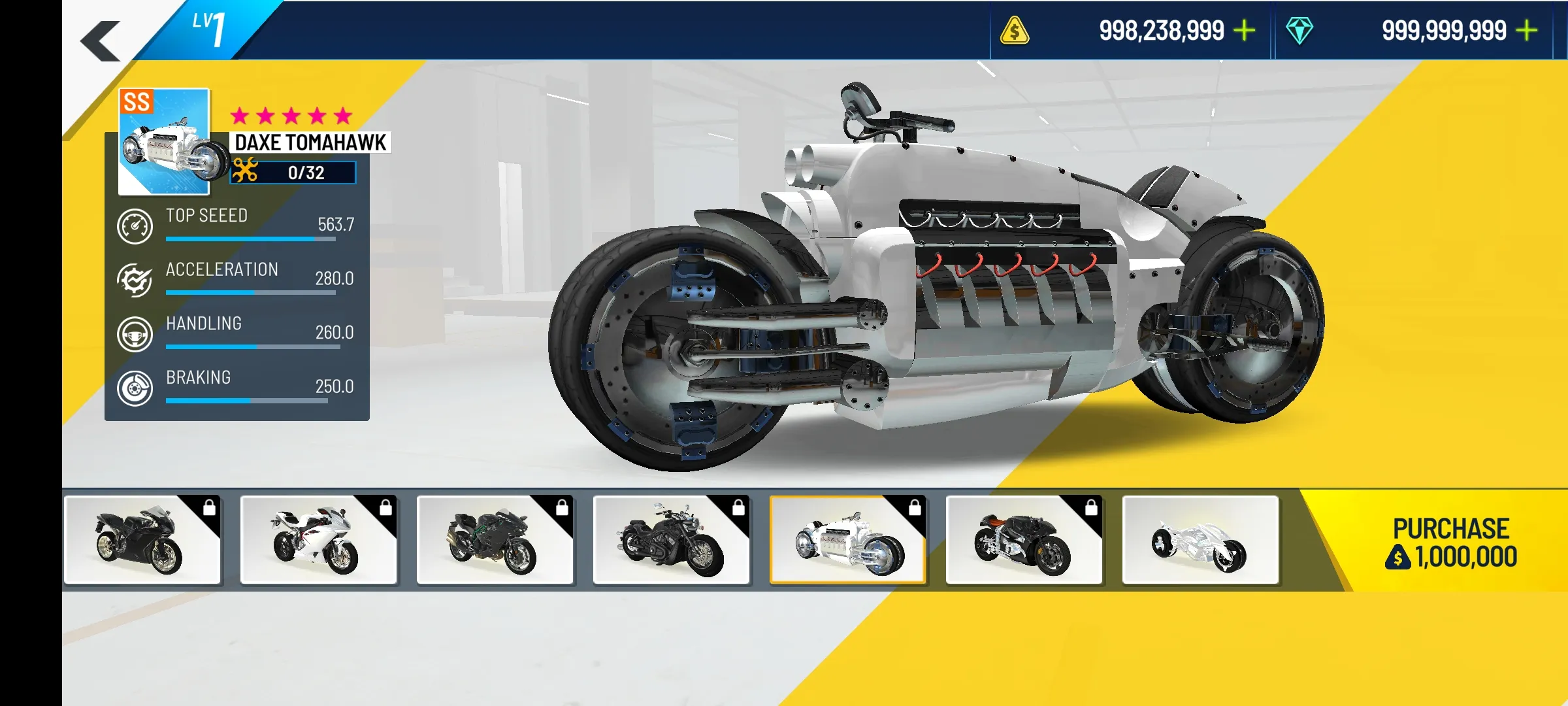Add more cash with the plus button
The width and height of the screenshot is (1568, 706).
point(1245,31)
